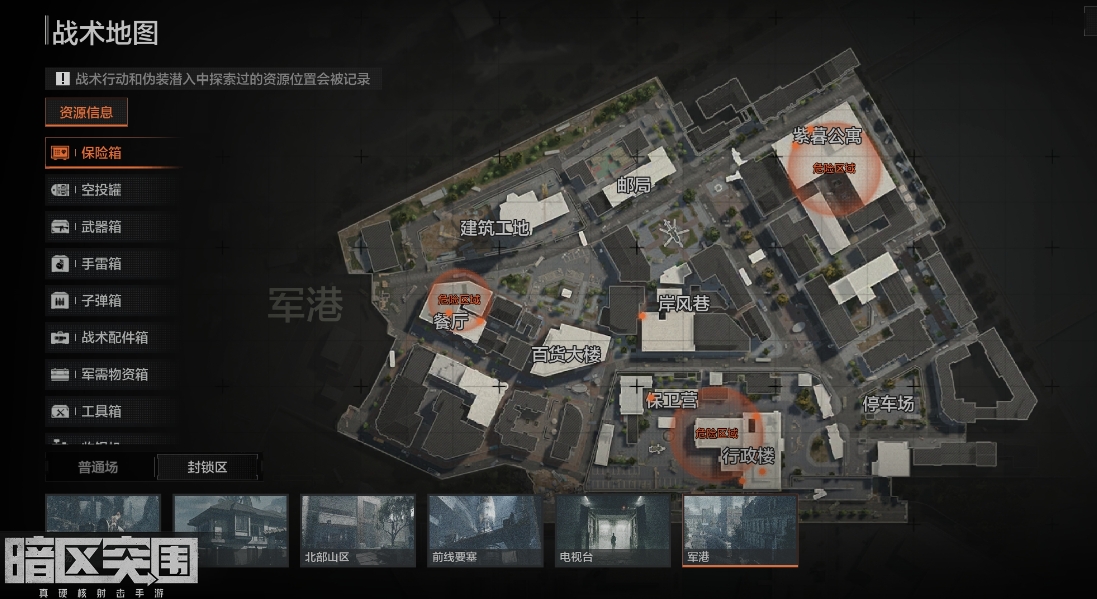Screen dimensions: 1097x599
Task: Click the 危险区域 marker near 行政楼
Action: tap(716, 433)
